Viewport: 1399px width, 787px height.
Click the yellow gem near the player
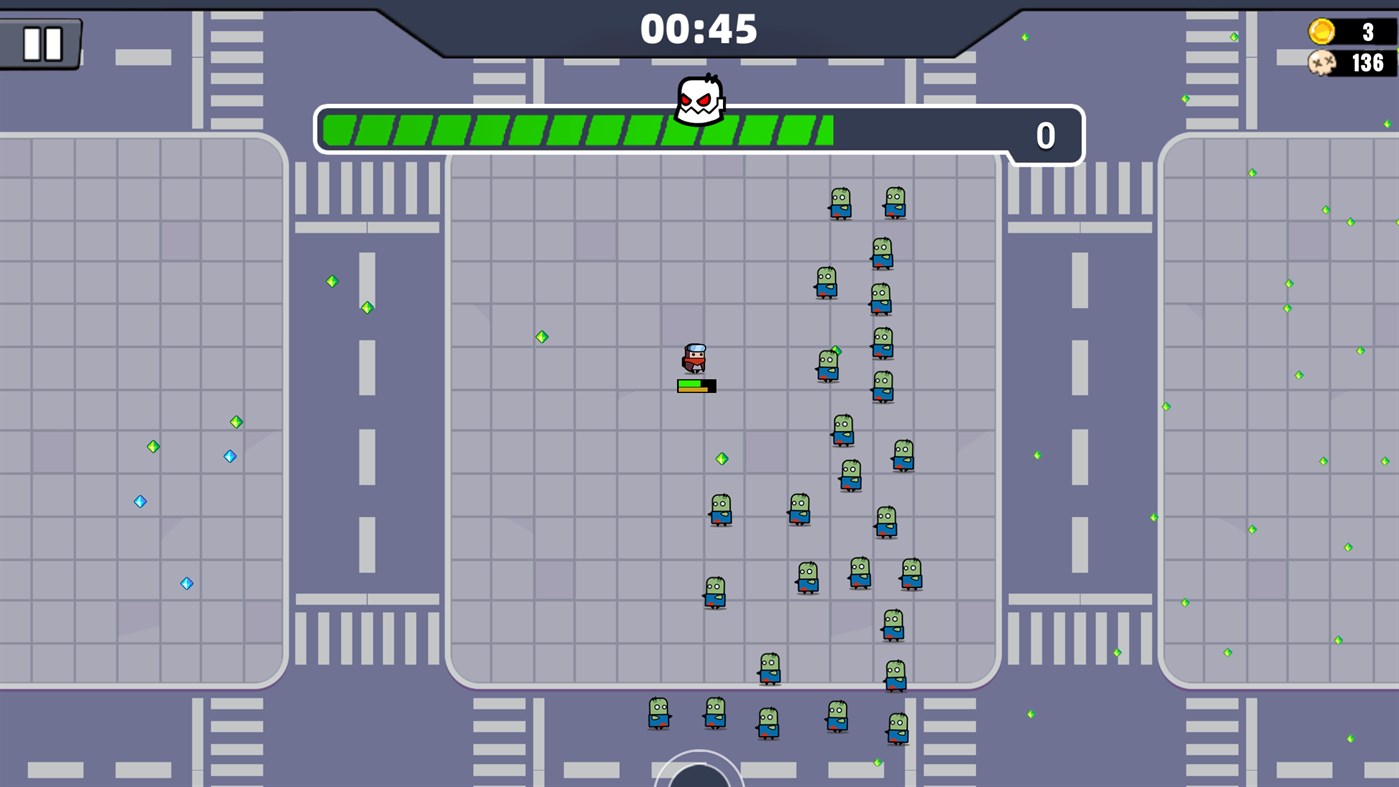pos(723,458)
